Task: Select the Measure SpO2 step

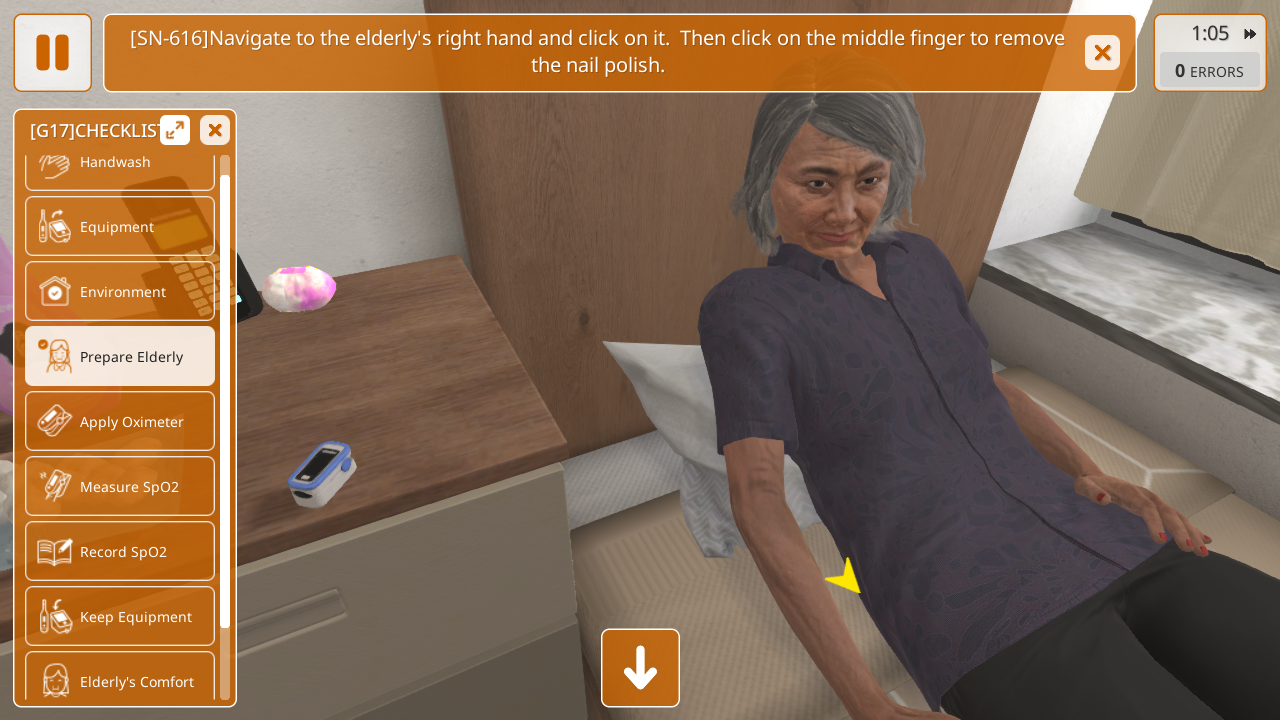Action: pyautogui.click(x=120, y=487)
